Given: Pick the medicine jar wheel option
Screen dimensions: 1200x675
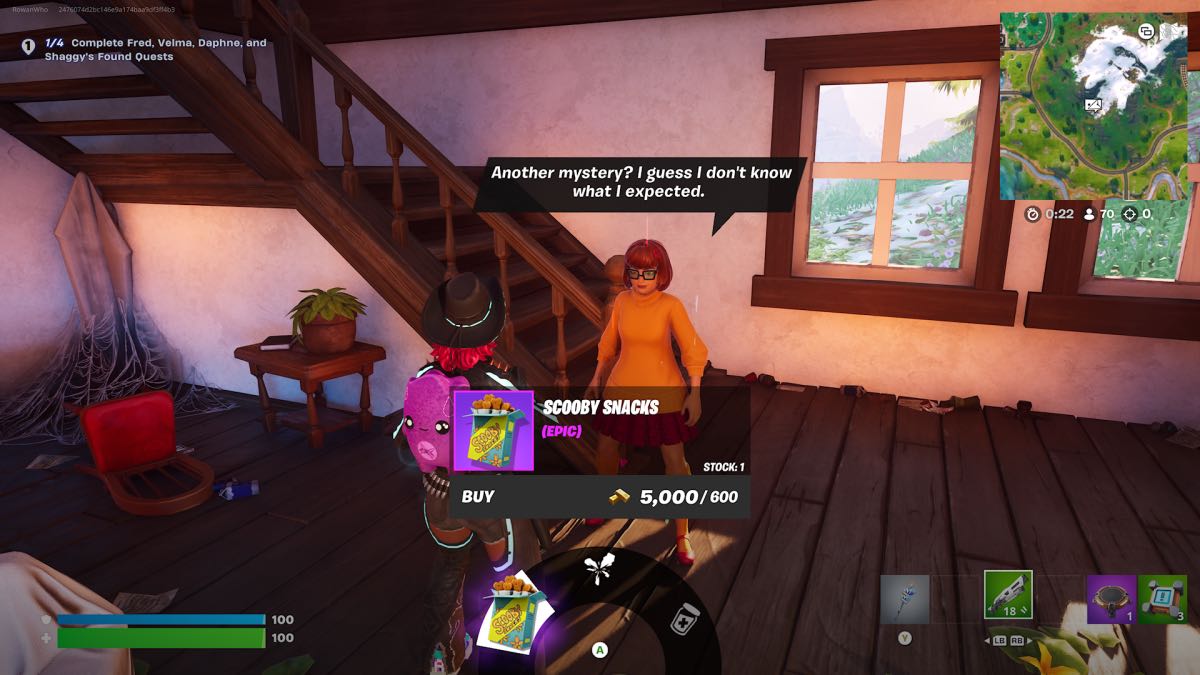Looking at the screenshot, I should tap(682, 618).
